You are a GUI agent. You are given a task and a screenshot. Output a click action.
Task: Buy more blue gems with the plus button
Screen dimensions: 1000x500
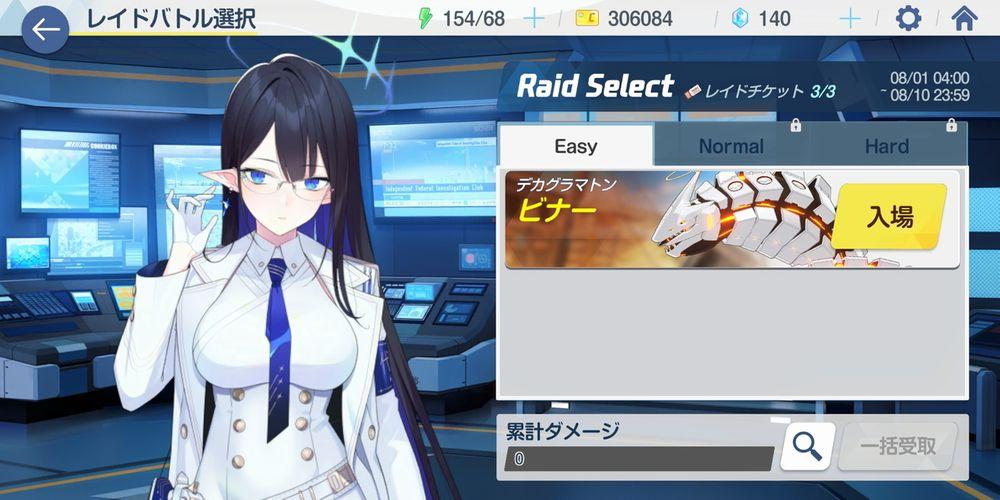pyautogui.click(x=850, y=18)
